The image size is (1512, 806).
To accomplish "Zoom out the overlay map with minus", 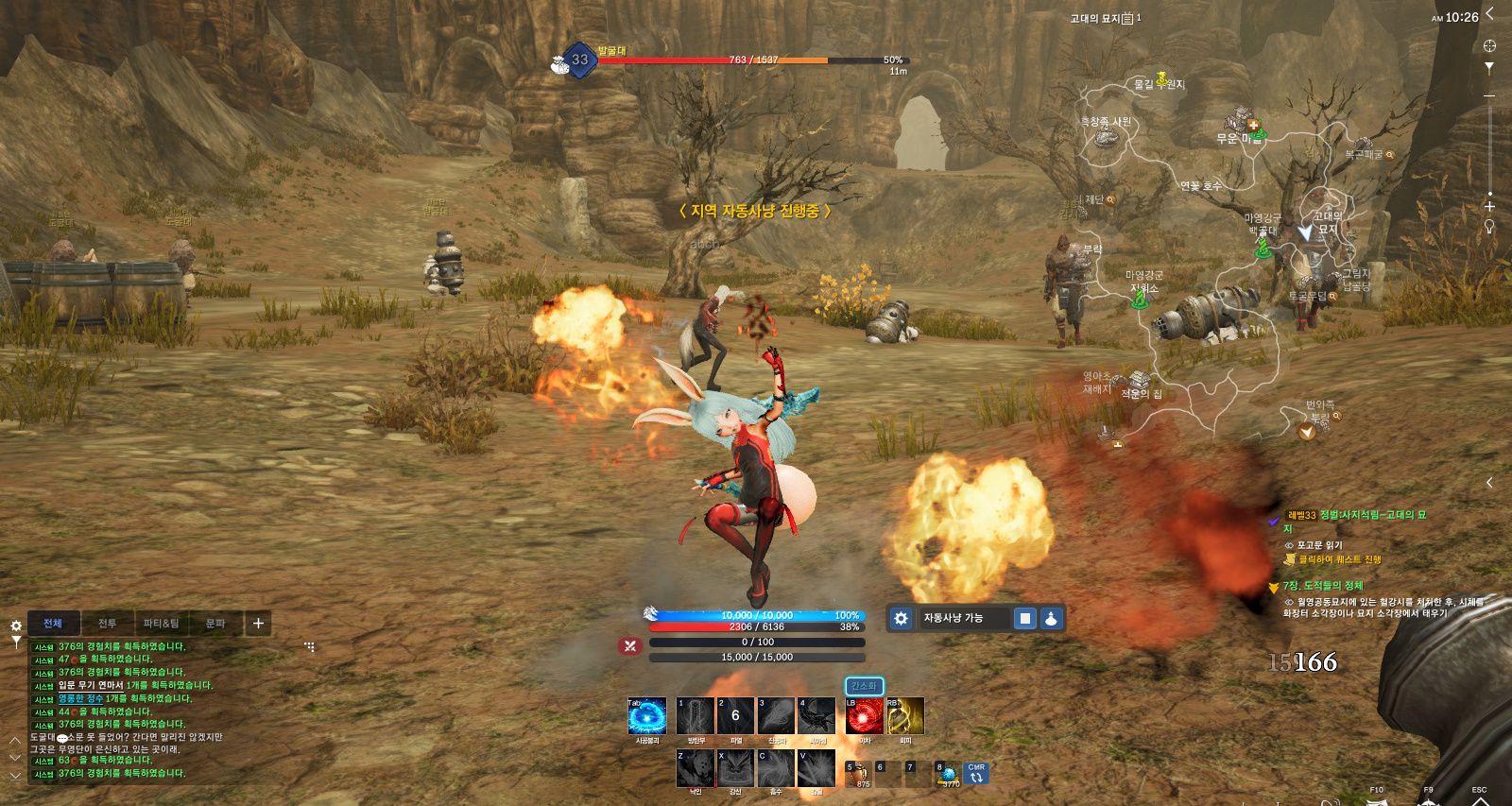I will (x=1489, y=96).
